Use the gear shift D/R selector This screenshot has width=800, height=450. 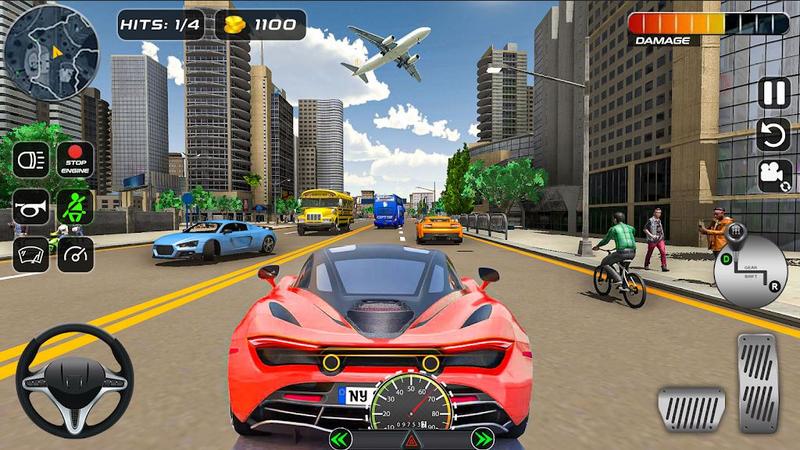[750, 269]
